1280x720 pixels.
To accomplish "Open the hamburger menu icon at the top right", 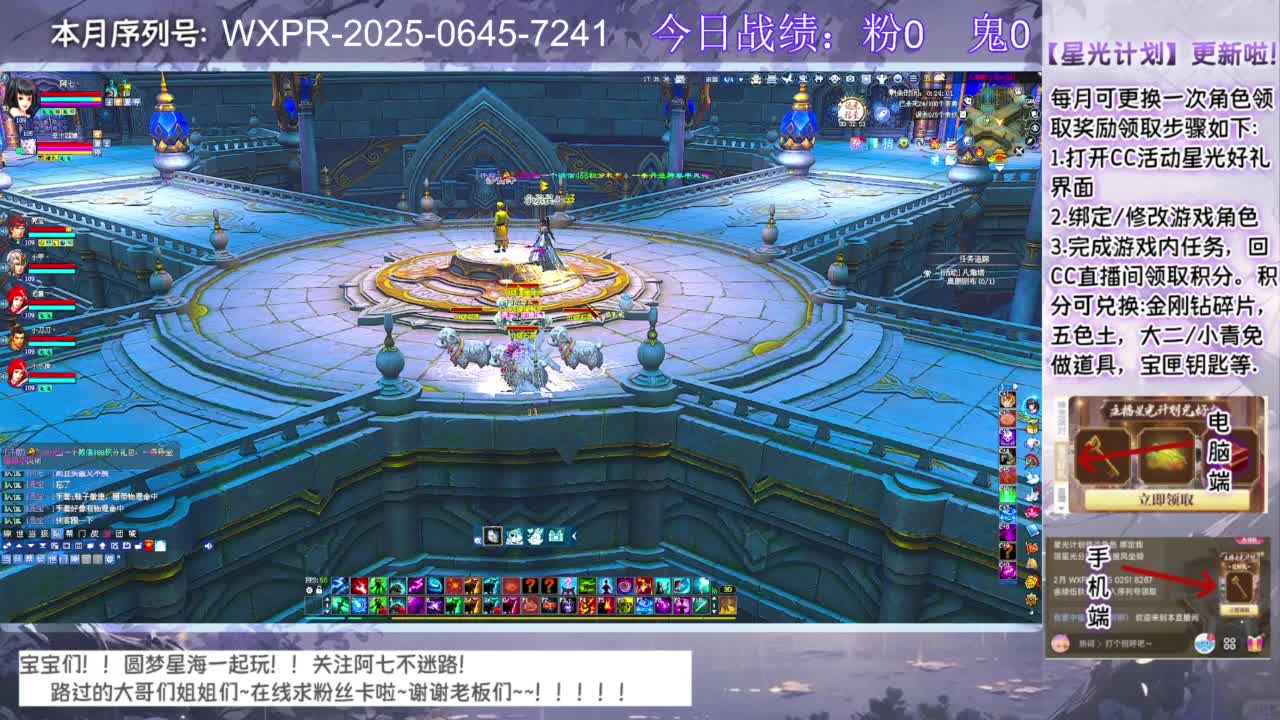I will tap(913, 78).
